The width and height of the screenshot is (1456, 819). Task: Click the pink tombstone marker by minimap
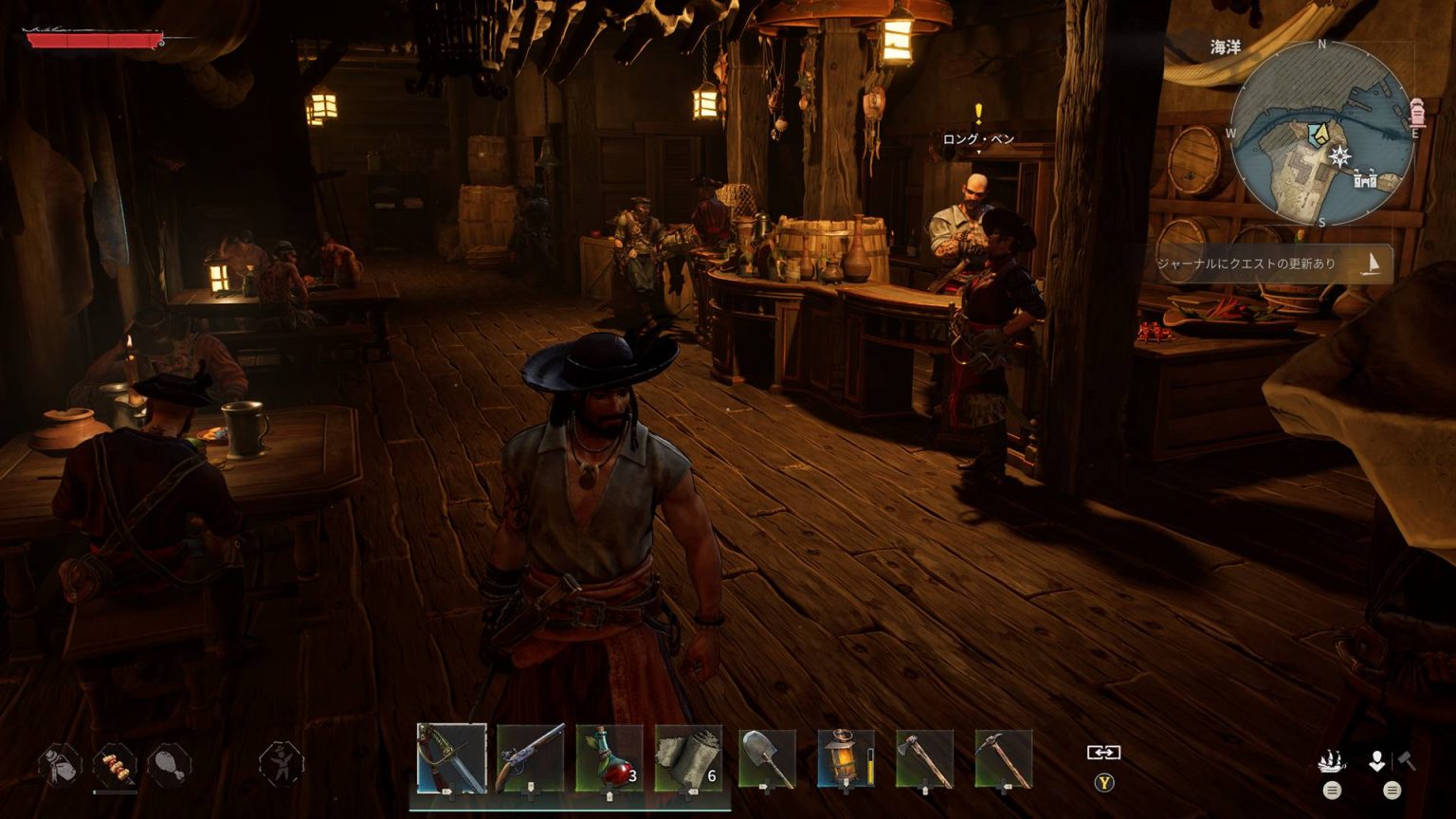(1417, 111)
